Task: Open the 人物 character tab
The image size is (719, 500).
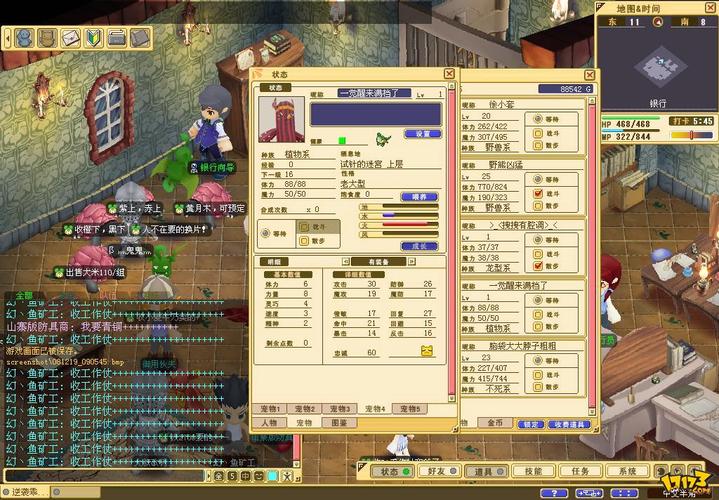Action: 269,423
